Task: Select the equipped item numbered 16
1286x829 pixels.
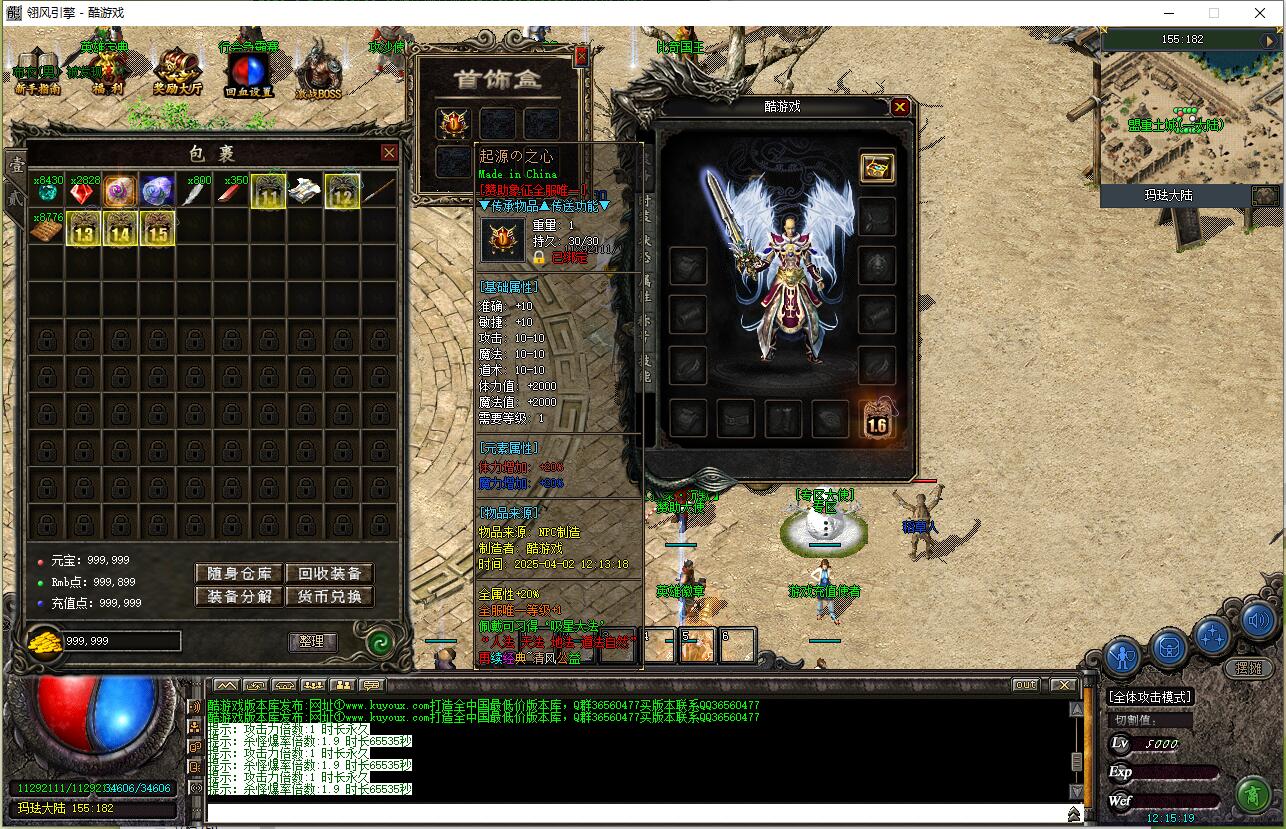Action: click(876, 419)
